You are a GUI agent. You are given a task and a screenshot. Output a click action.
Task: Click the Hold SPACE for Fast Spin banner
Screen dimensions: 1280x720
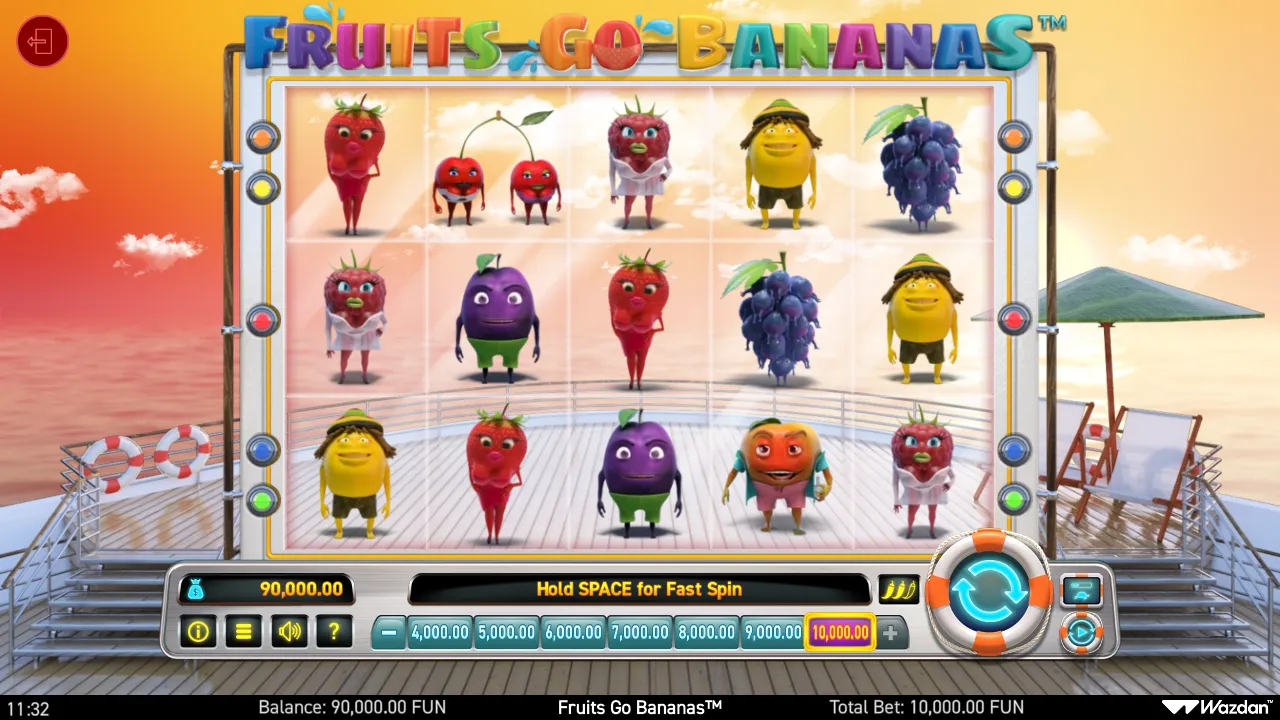click(640, 589)
